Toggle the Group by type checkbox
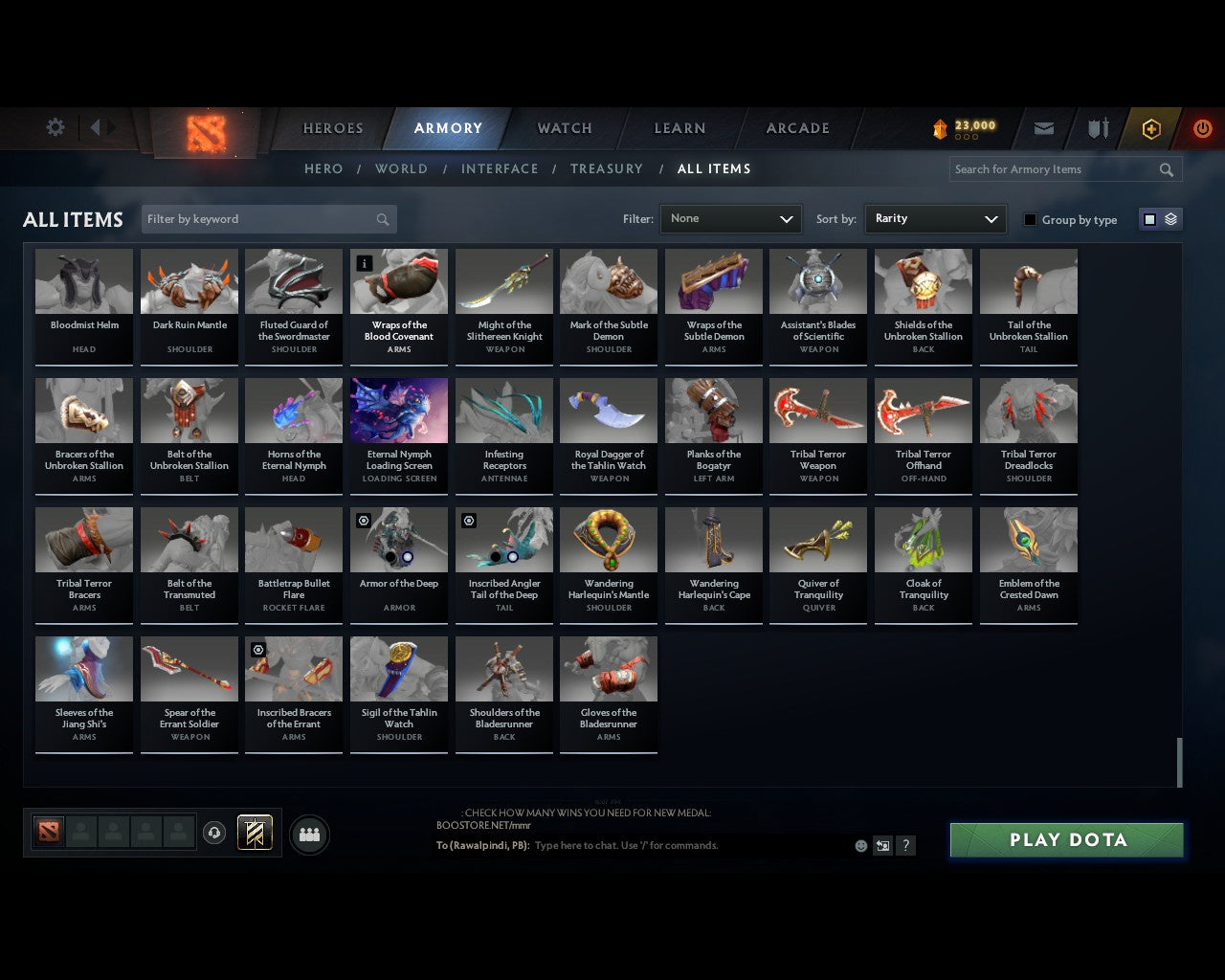The width and height of the screenshot is (1225, 980). [1030, 219]
